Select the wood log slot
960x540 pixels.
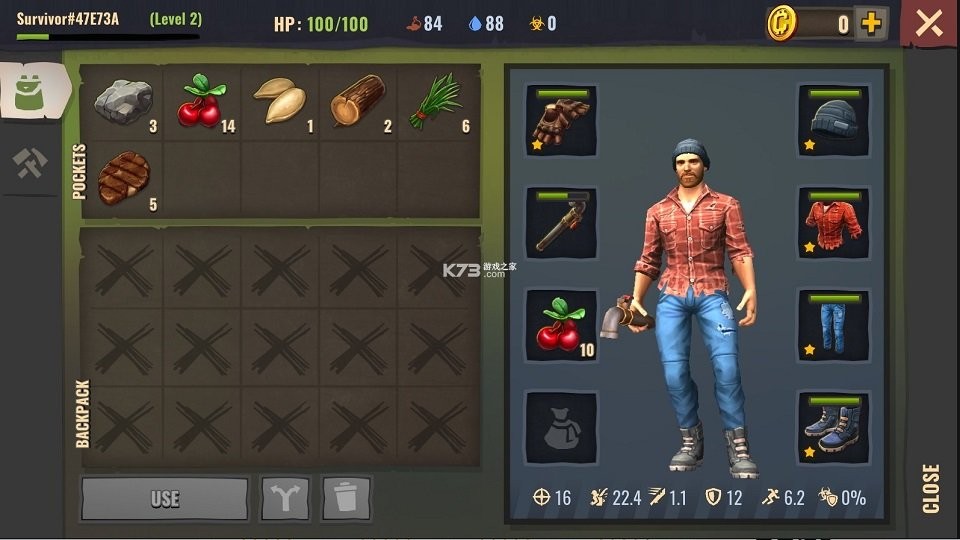click(358, 103)
